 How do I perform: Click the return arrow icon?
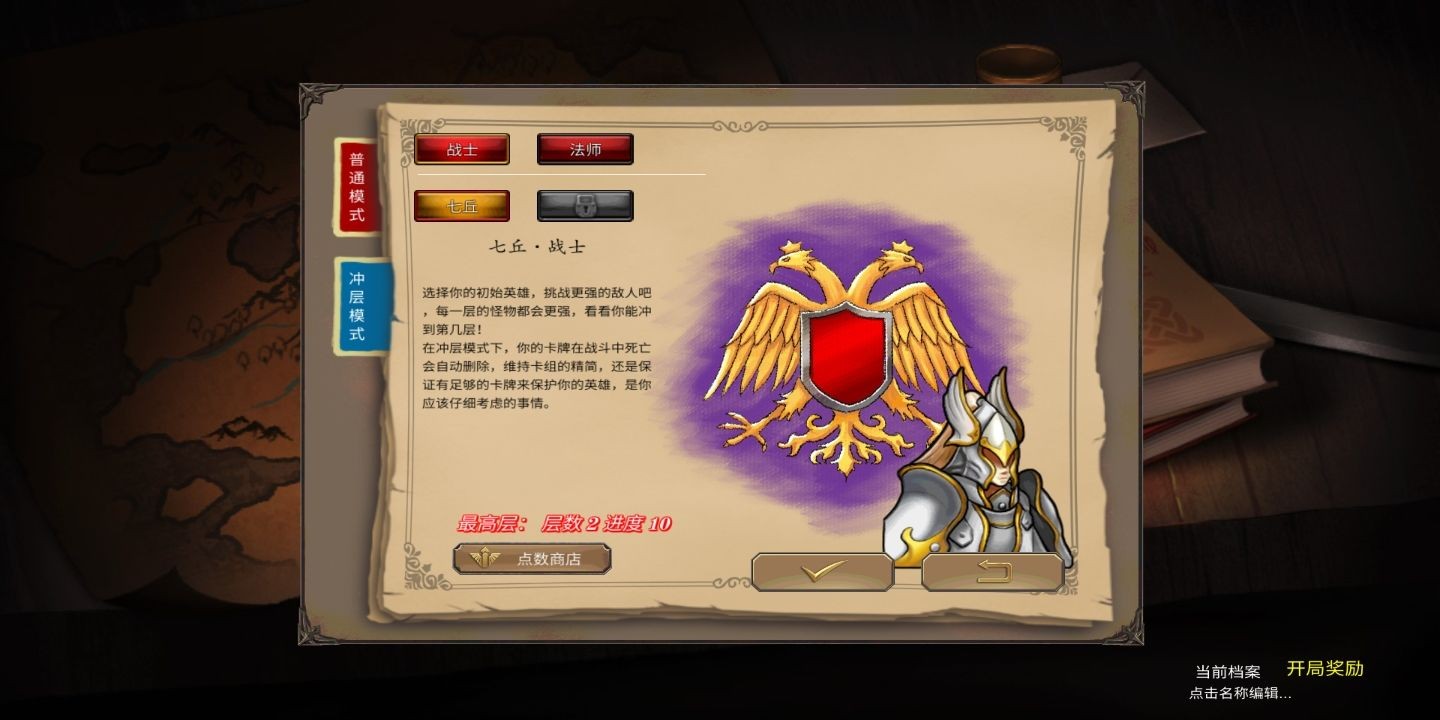[x=992, y=570]
